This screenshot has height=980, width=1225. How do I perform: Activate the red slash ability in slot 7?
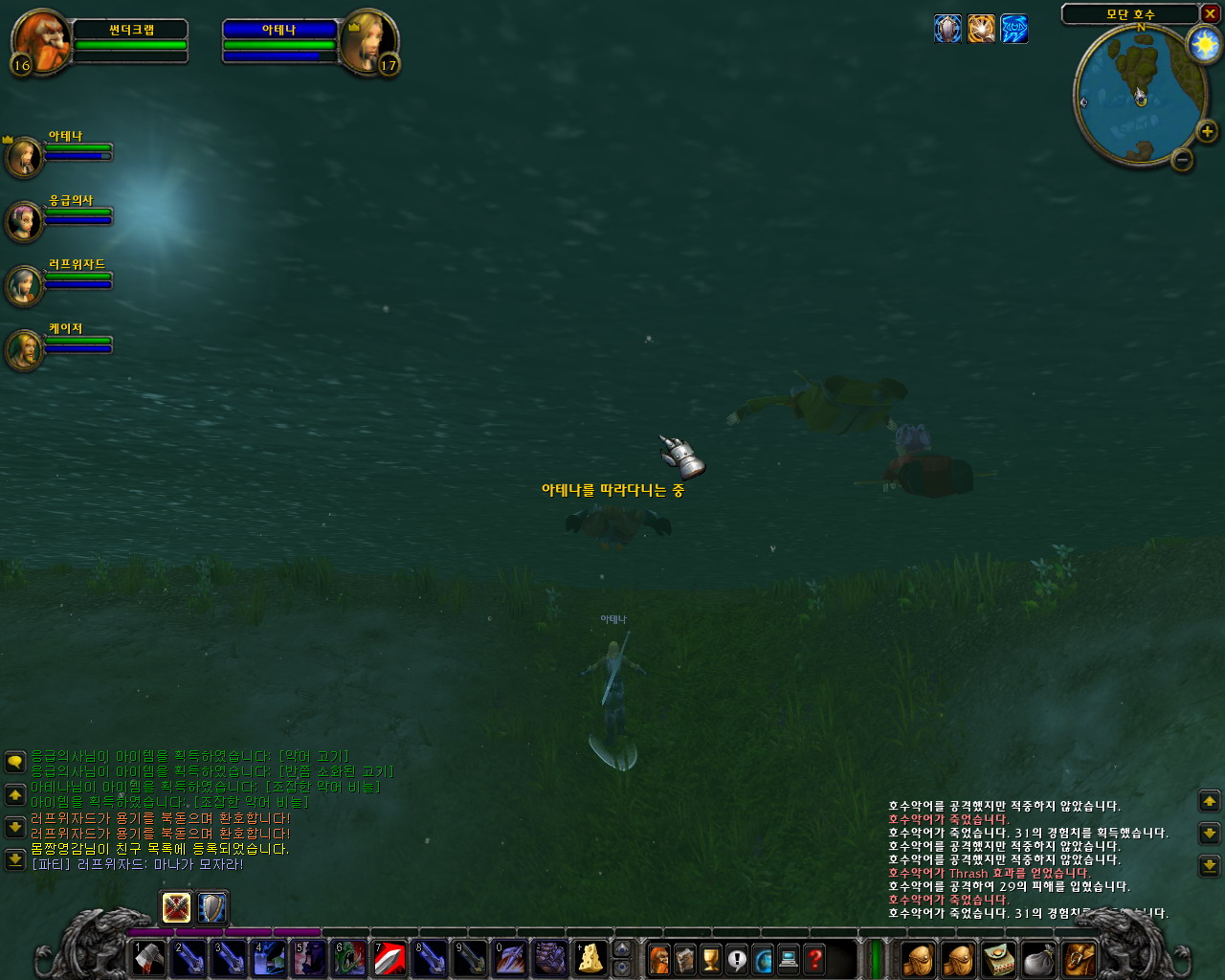pos(390,958)
